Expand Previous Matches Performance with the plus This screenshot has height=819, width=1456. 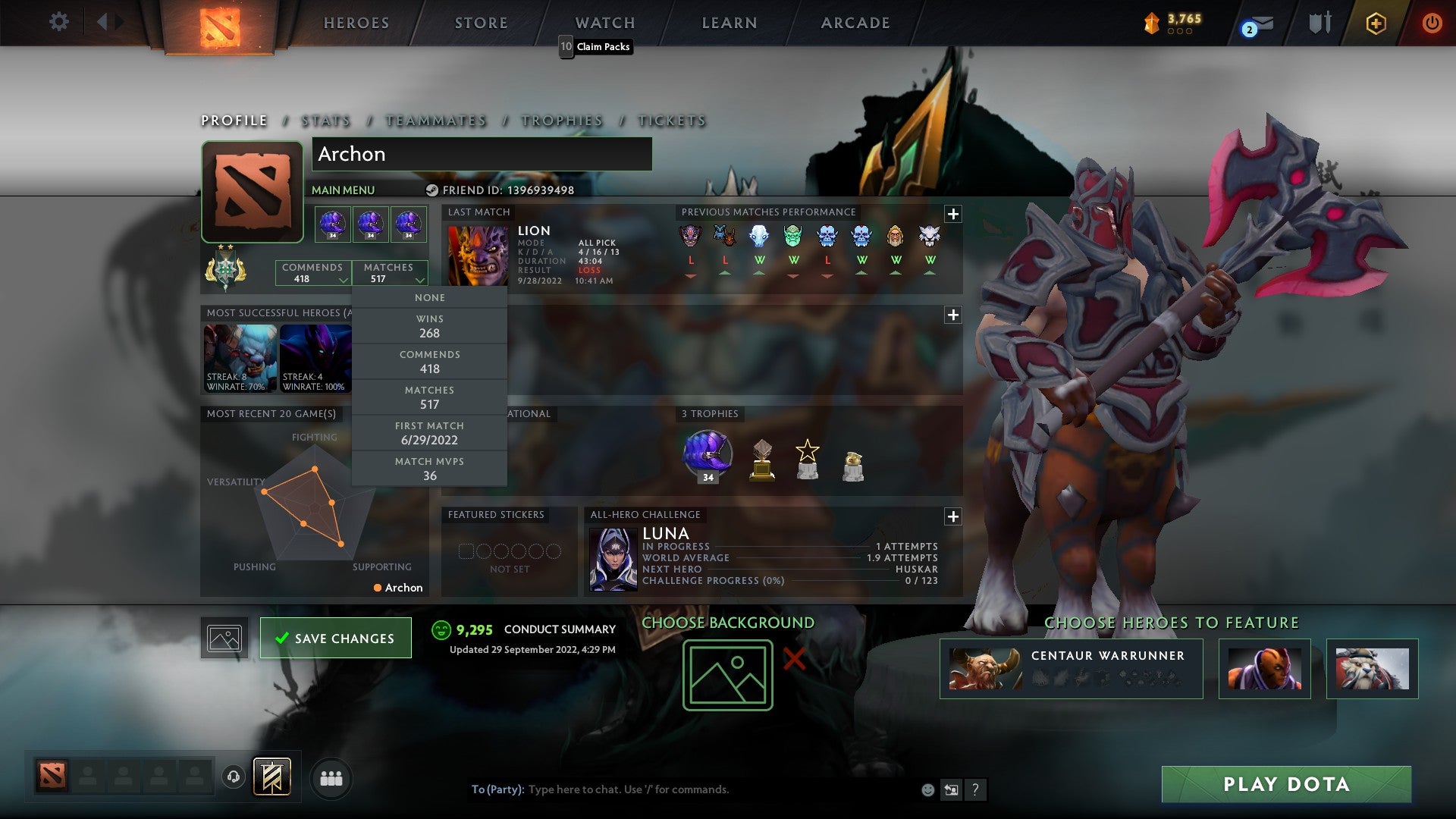952,215
